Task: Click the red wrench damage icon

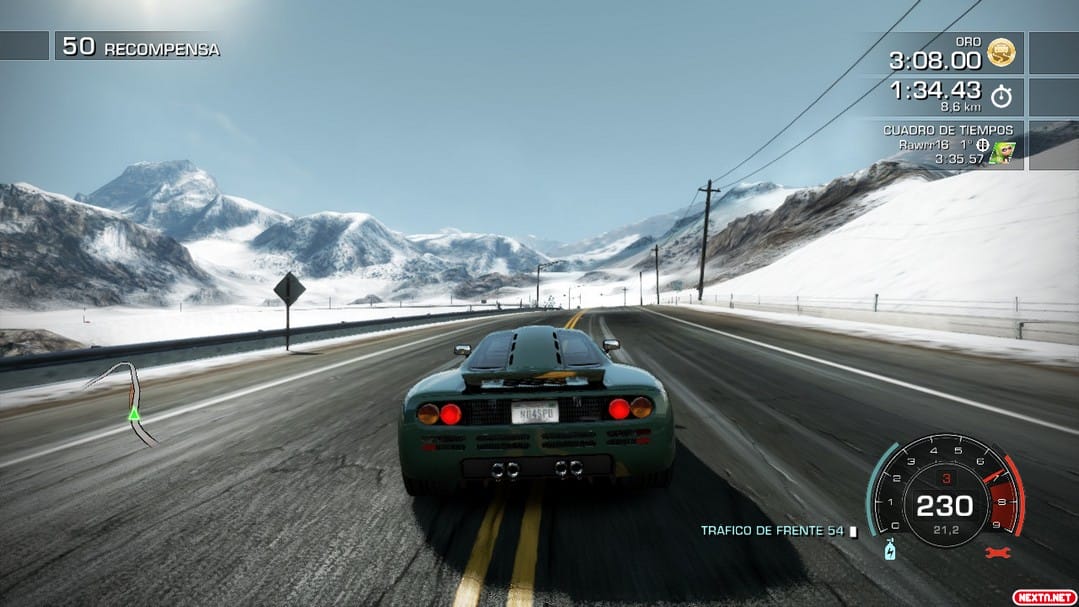Action: (997, 552)
